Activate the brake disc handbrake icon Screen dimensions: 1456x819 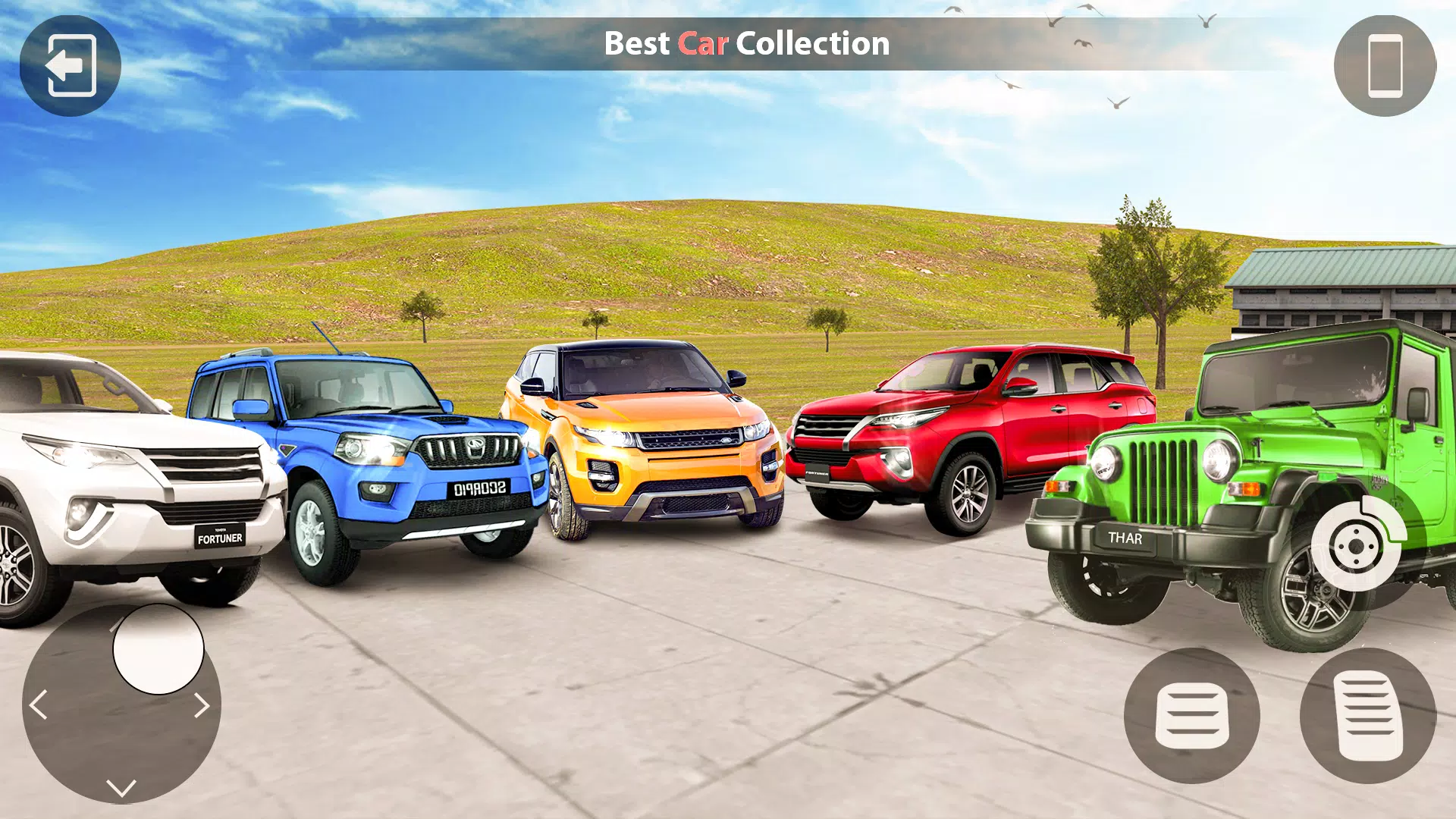[x=1357, y=546]
